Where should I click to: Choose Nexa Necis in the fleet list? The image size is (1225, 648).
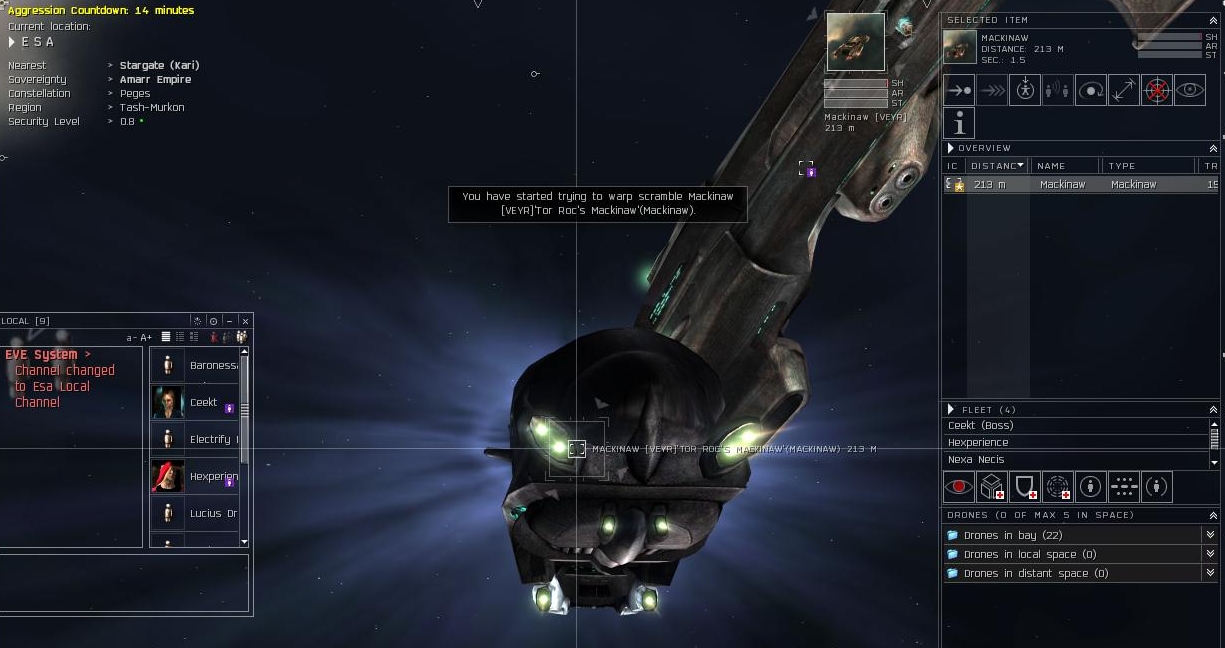pos(1075,460)
